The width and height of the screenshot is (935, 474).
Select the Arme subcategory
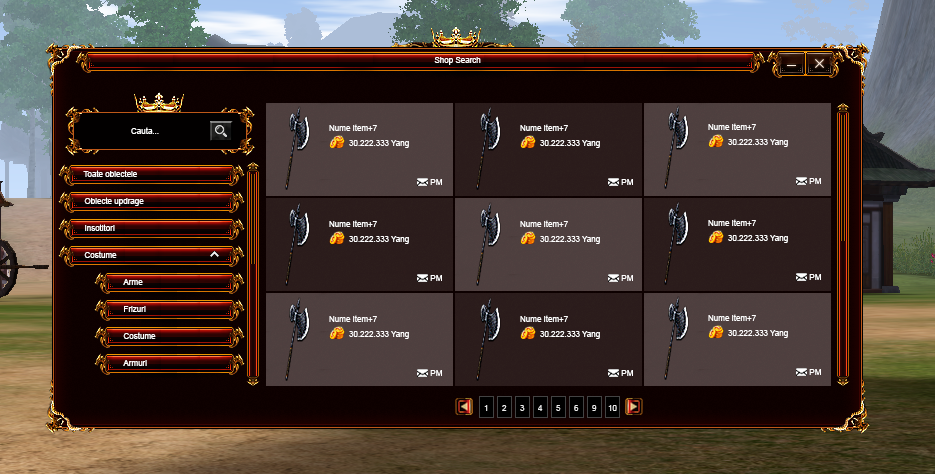pyautogui.click(x=167, y=283)
